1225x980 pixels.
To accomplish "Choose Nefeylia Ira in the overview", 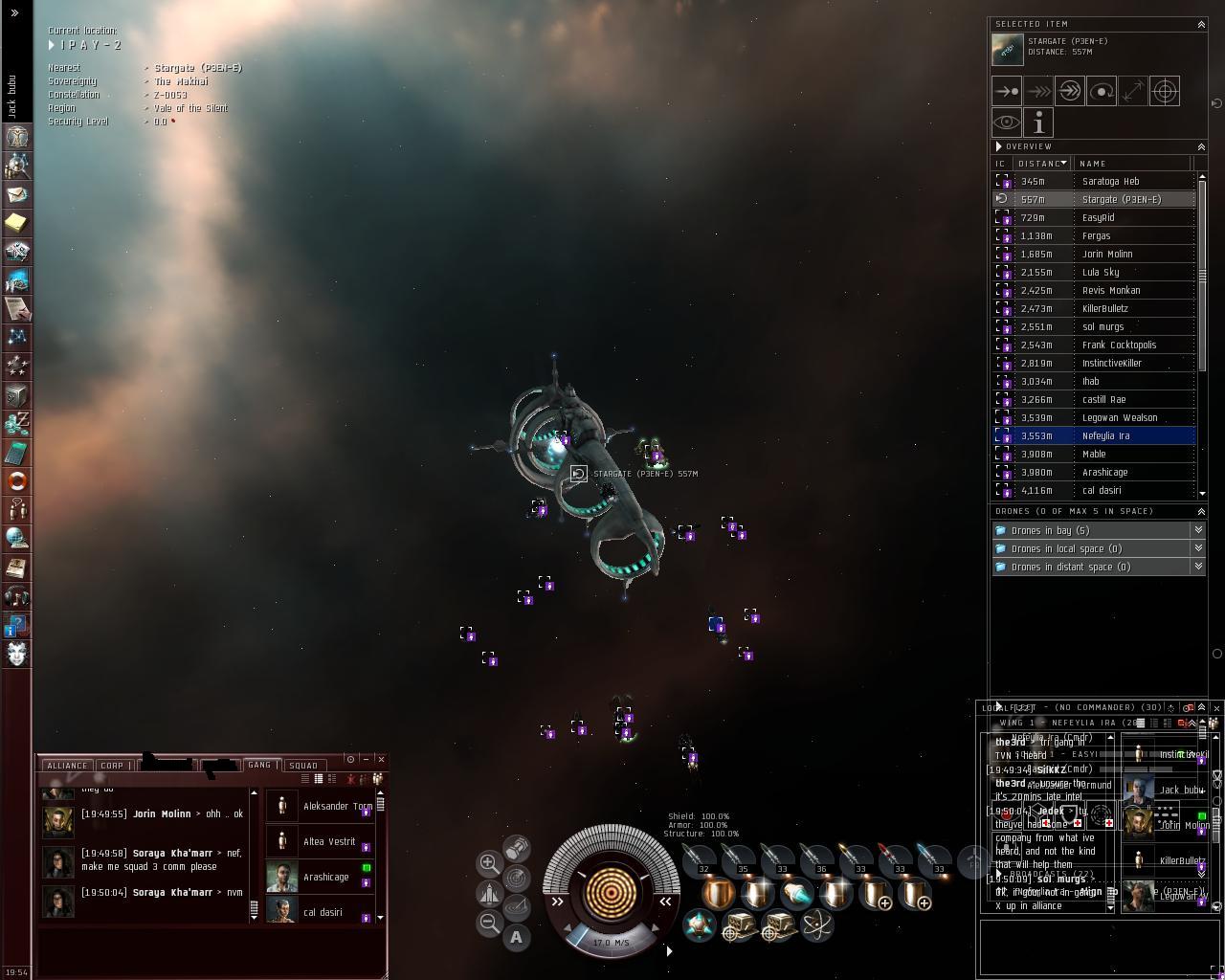I will (1105, 435).
